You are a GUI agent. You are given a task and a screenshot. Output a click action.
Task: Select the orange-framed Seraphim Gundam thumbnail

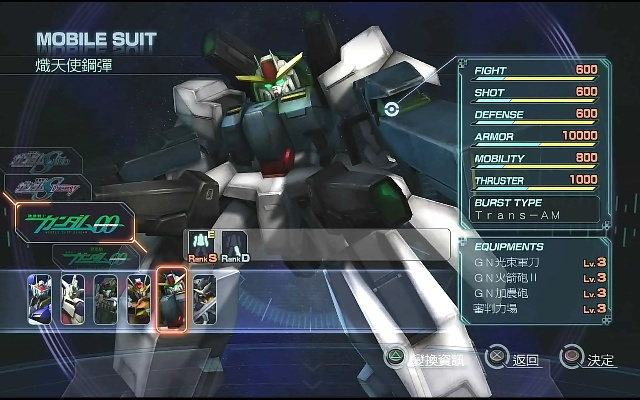click(x=172, y=299)
